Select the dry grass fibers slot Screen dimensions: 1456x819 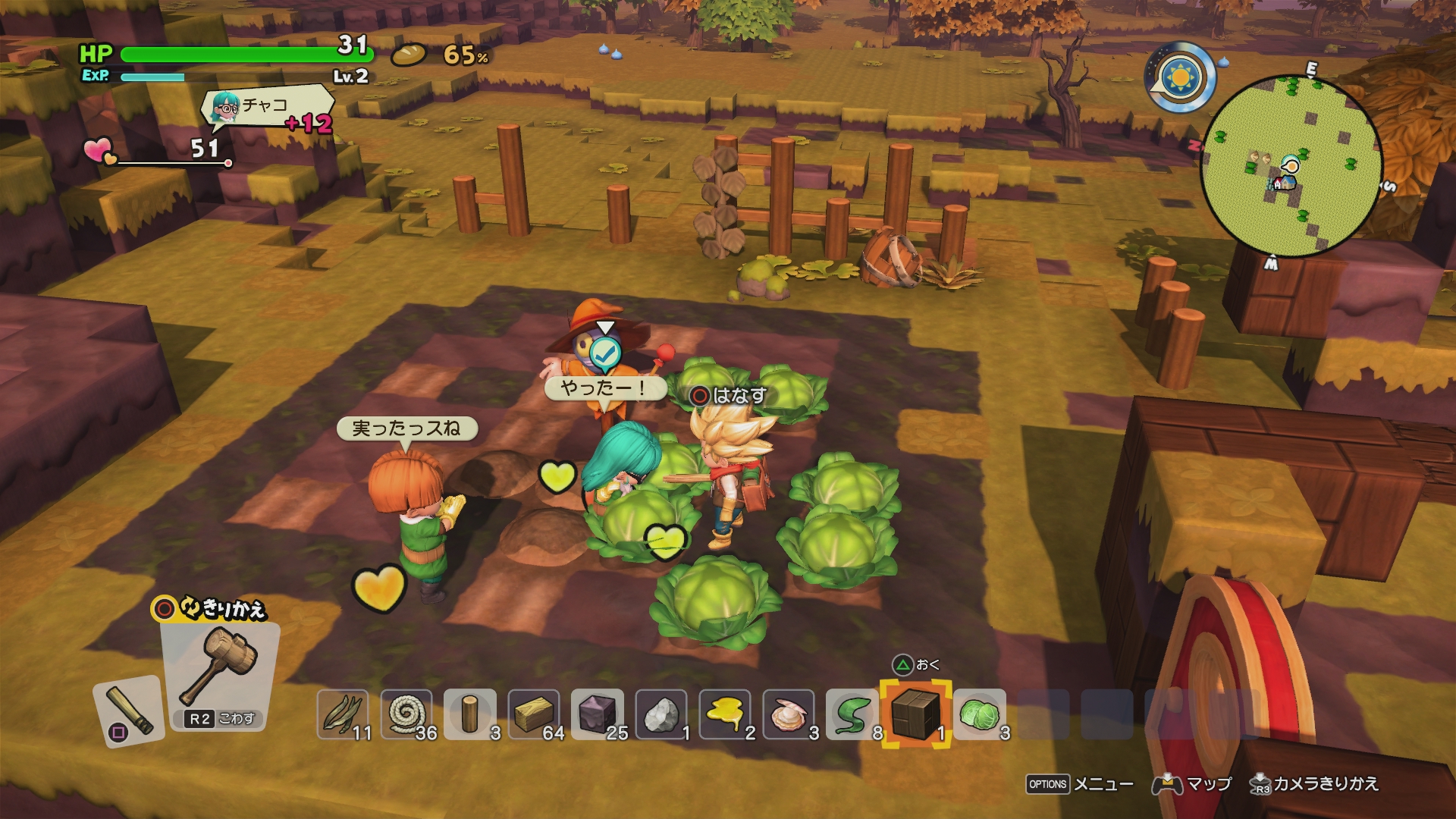[343, 714]
